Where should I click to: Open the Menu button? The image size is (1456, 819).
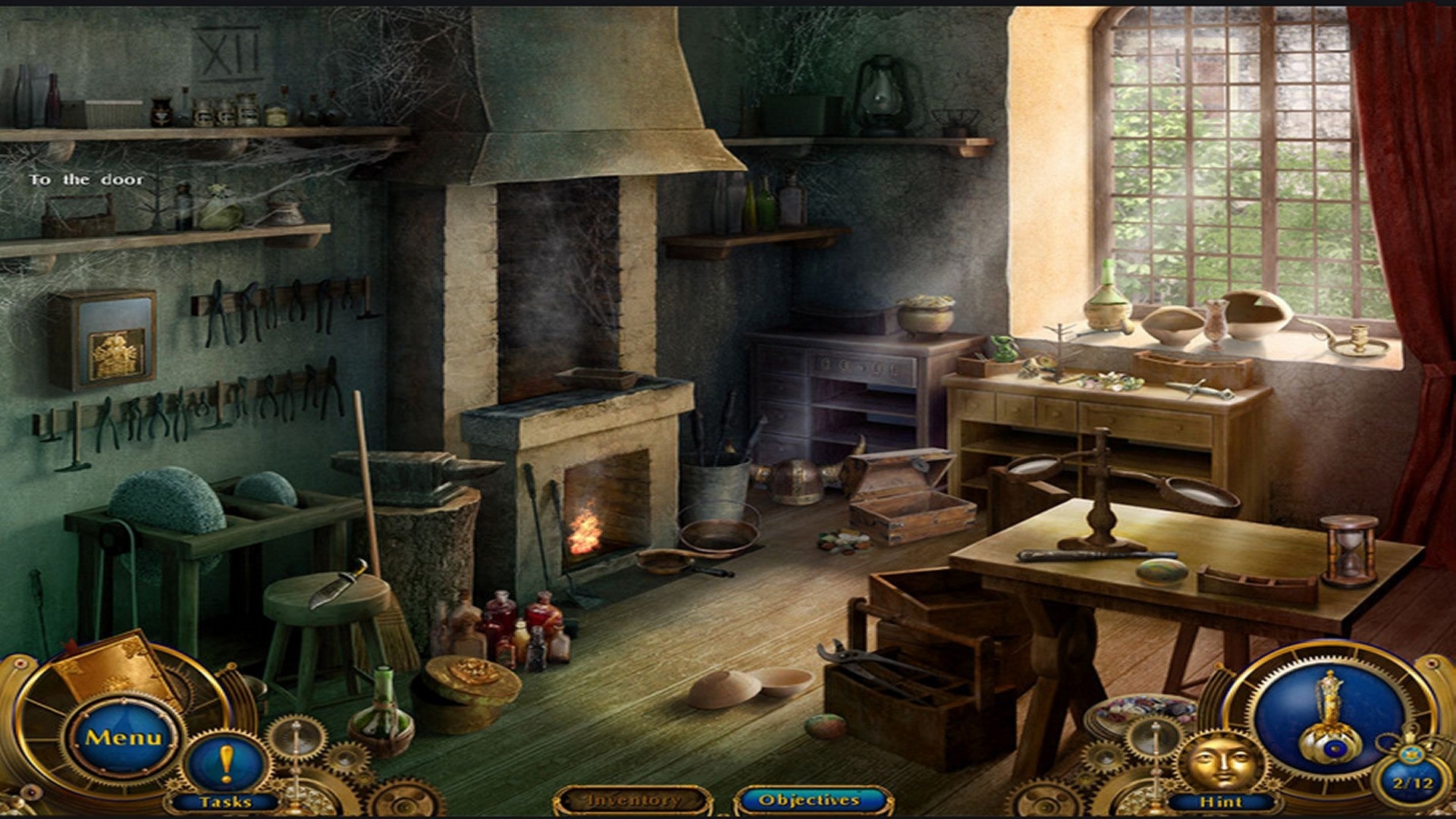tap(124, 737)
